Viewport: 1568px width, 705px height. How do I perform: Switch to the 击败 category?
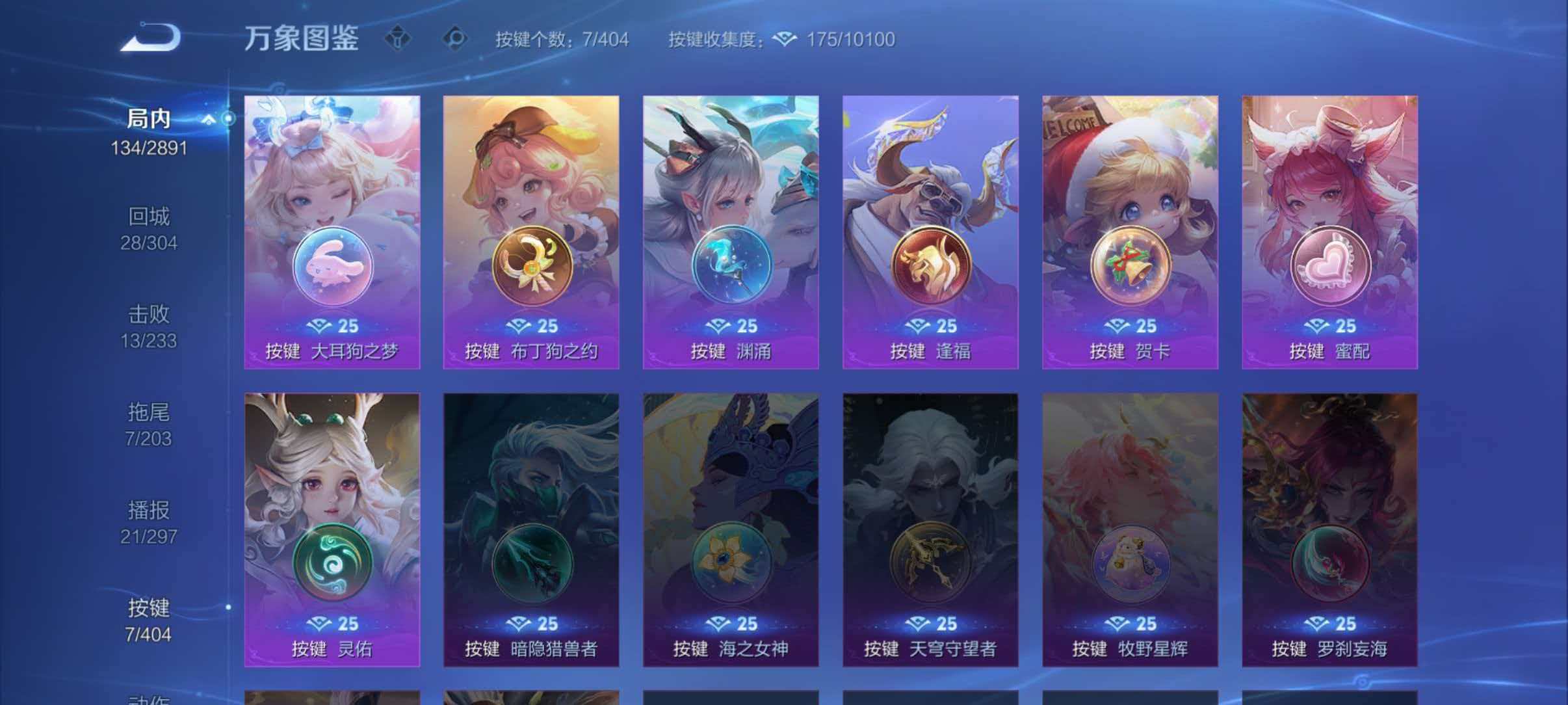pyautogui.click(x=150, y=314)
